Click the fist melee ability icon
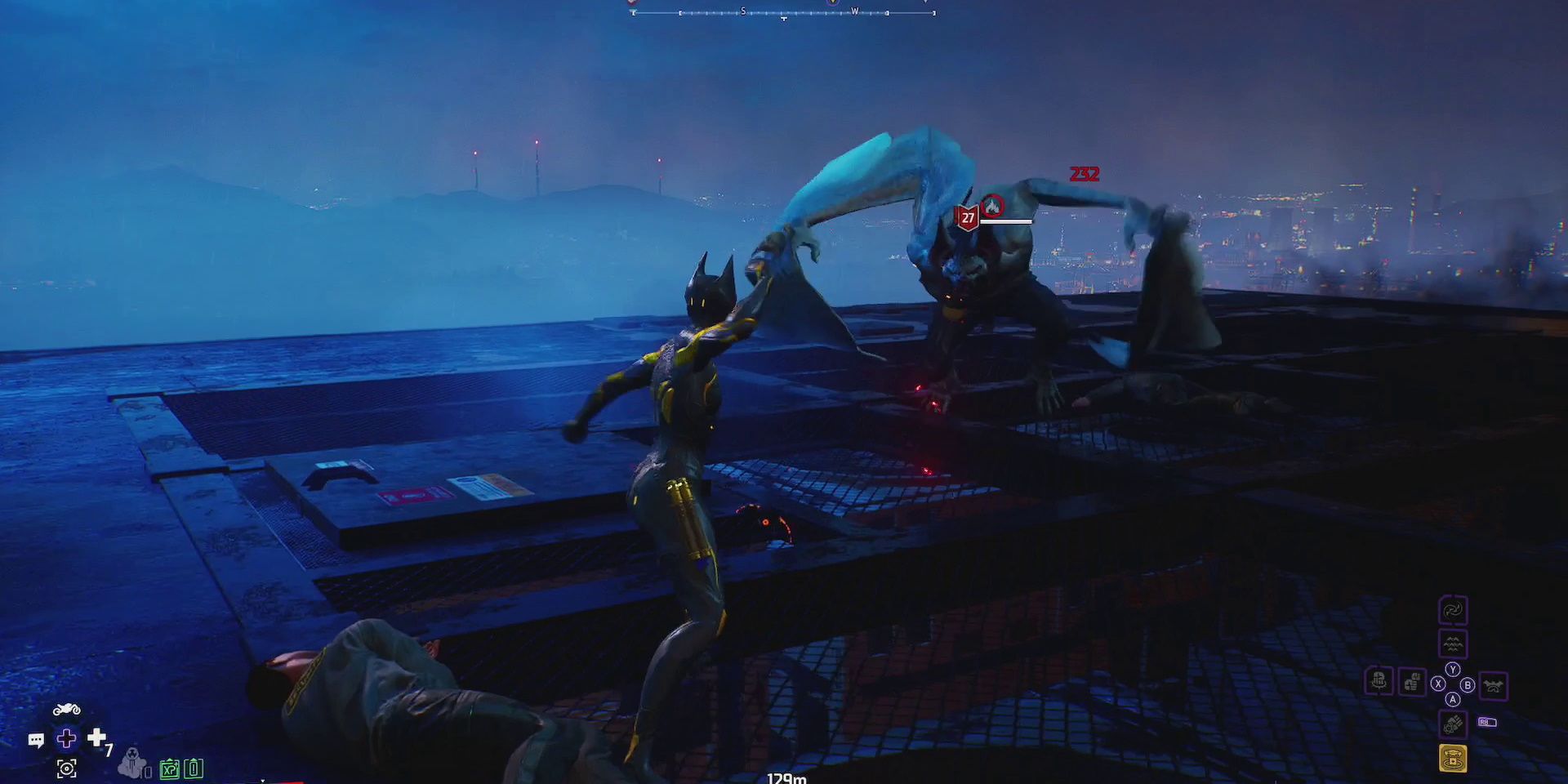 (x=1412, y=682)
